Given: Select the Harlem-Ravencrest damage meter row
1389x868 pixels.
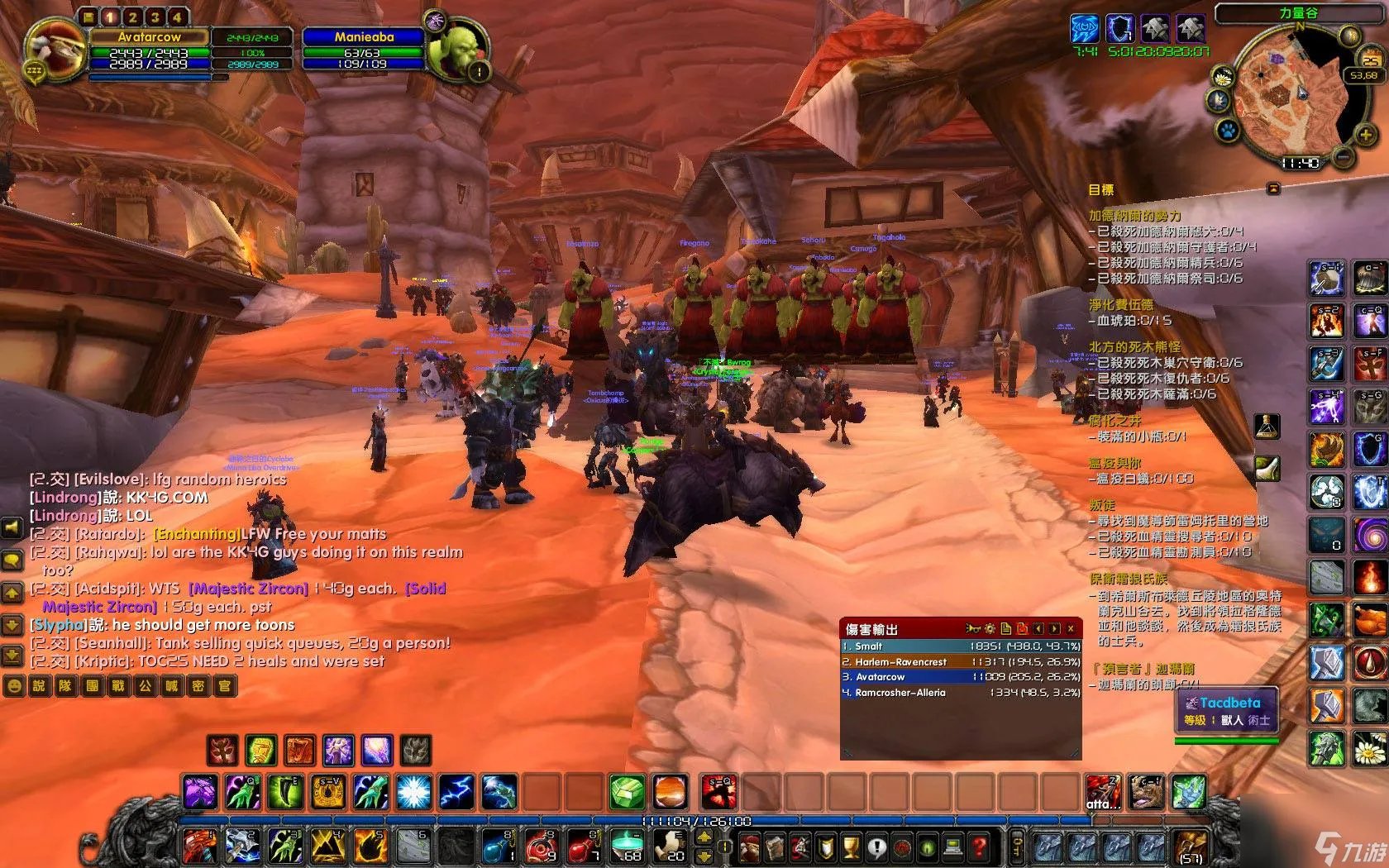Looking at the screenshot, I should pos(961,661).
